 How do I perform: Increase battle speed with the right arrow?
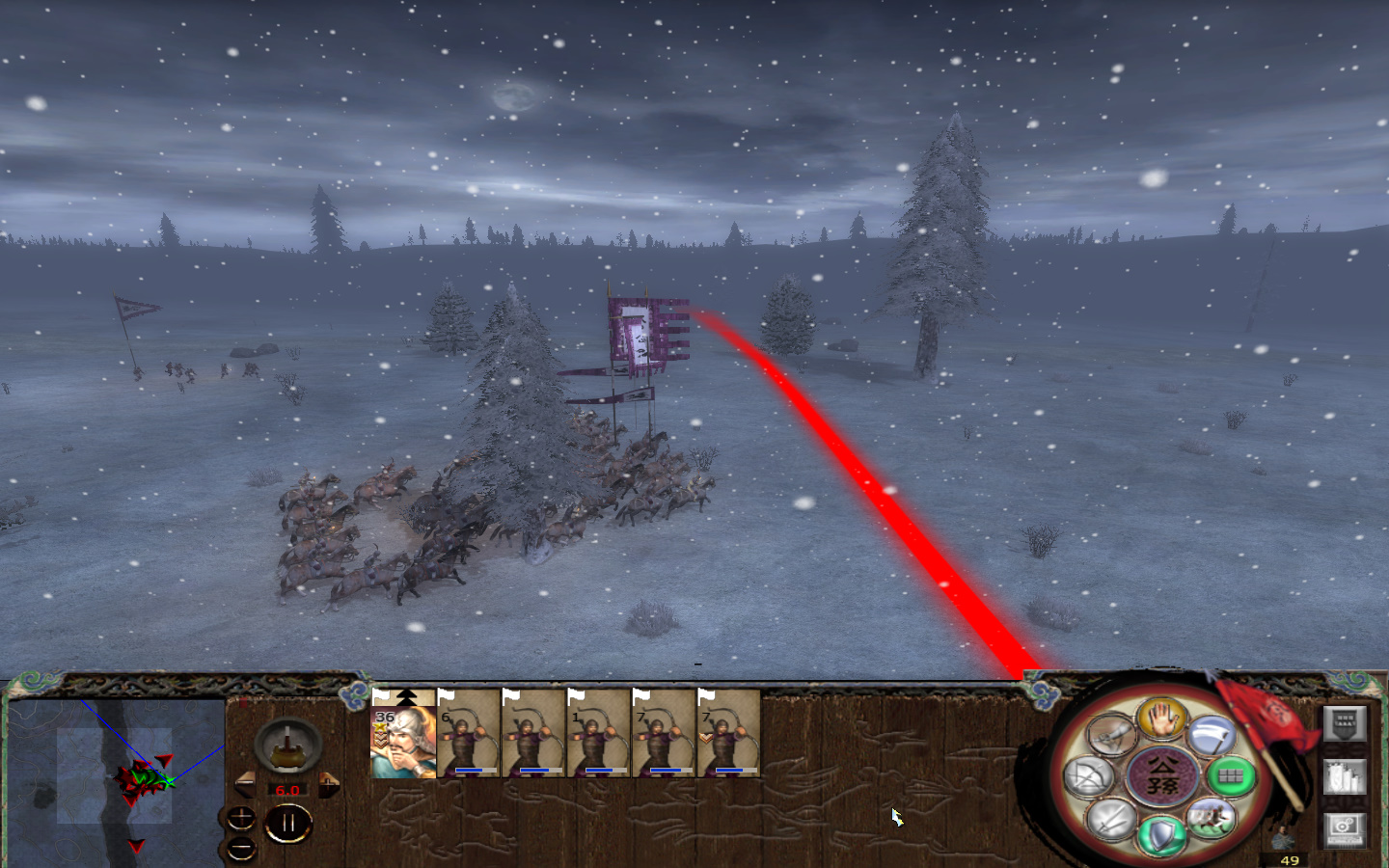329,783
